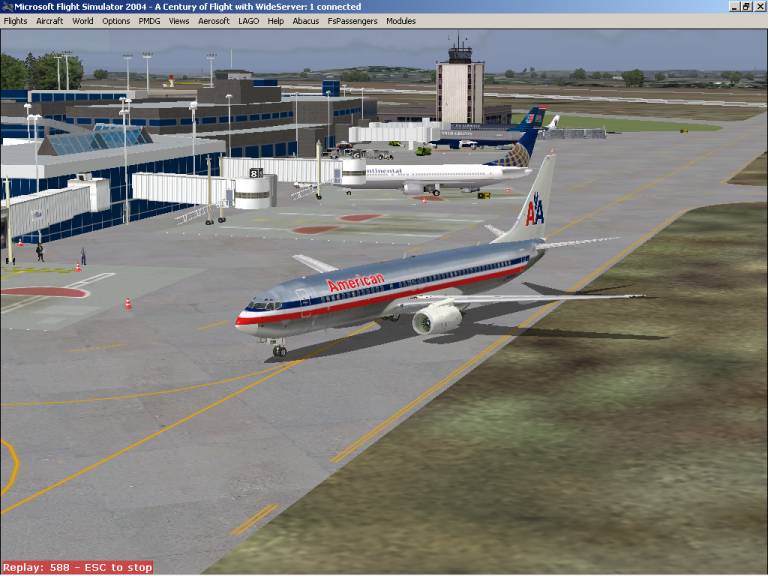Viewport: 768px width, 576px height.
Task: Open the Options menu
Action: click(116, 20)
